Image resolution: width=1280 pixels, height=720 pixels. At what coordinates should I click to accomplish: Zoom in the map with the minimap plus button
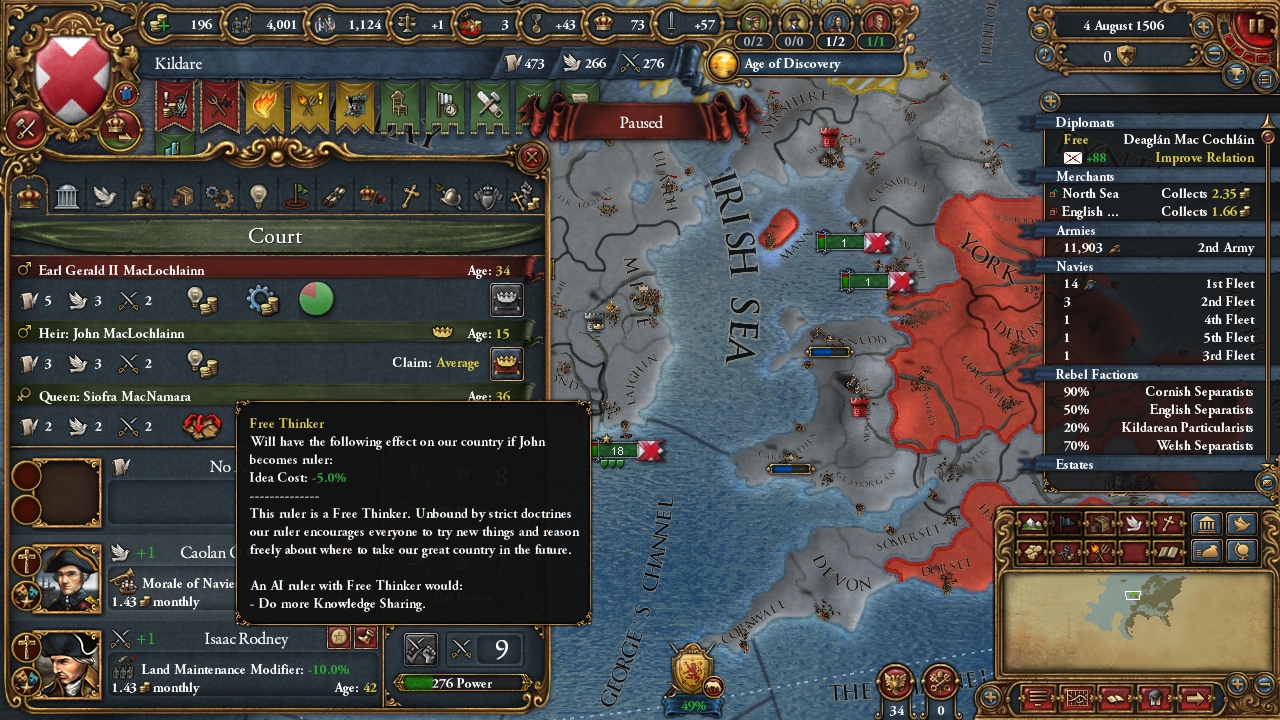coord(1237,685)
